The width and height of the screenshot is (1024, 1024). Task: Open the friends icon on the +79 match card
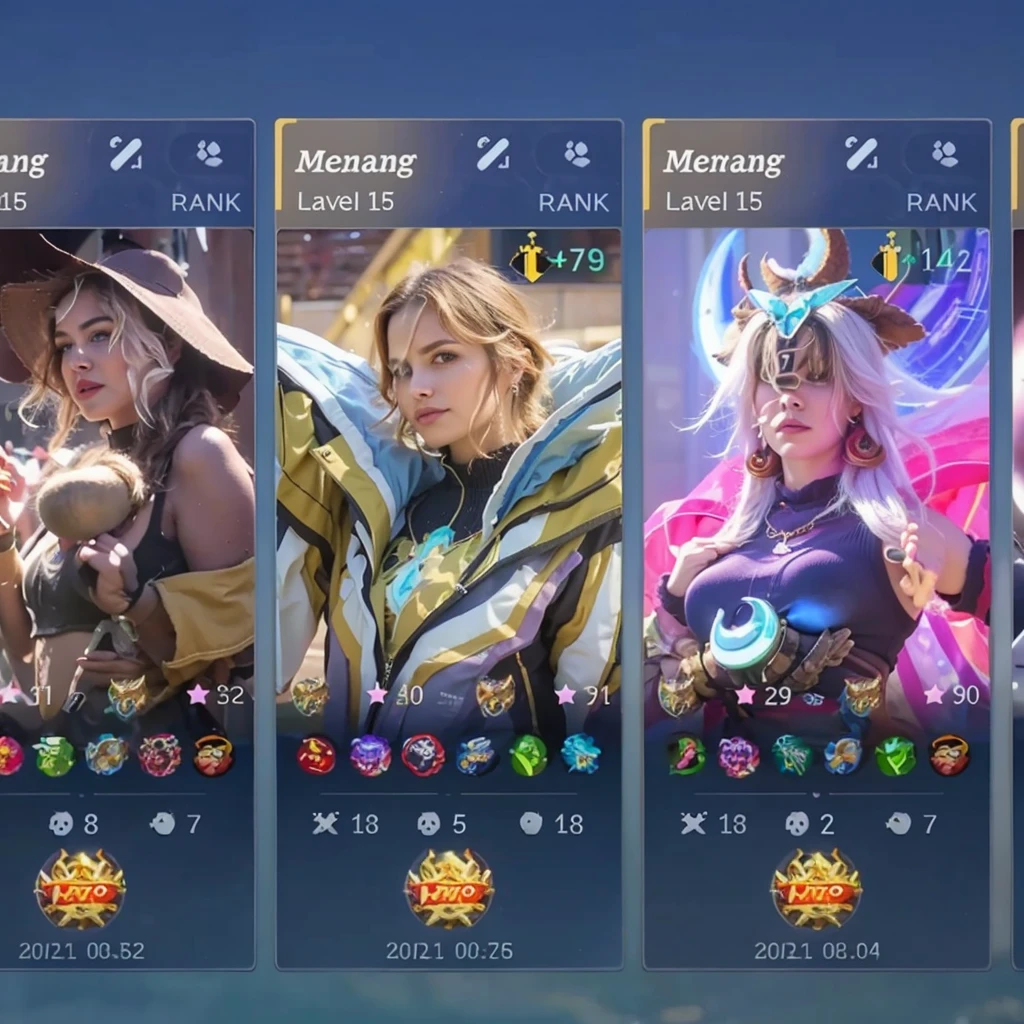point(576,154)
